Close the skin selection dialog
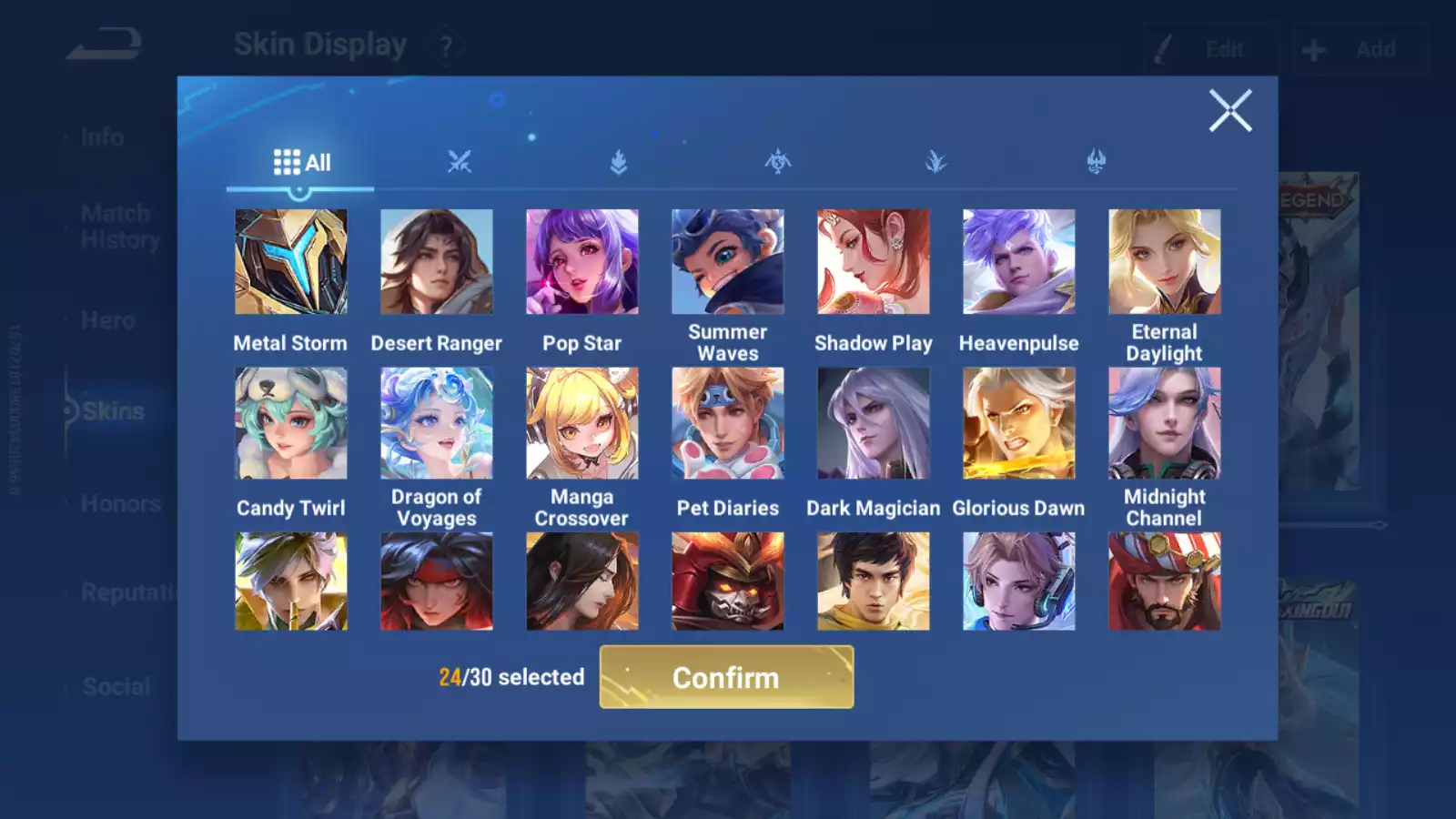 click(x=1230, y=111)
